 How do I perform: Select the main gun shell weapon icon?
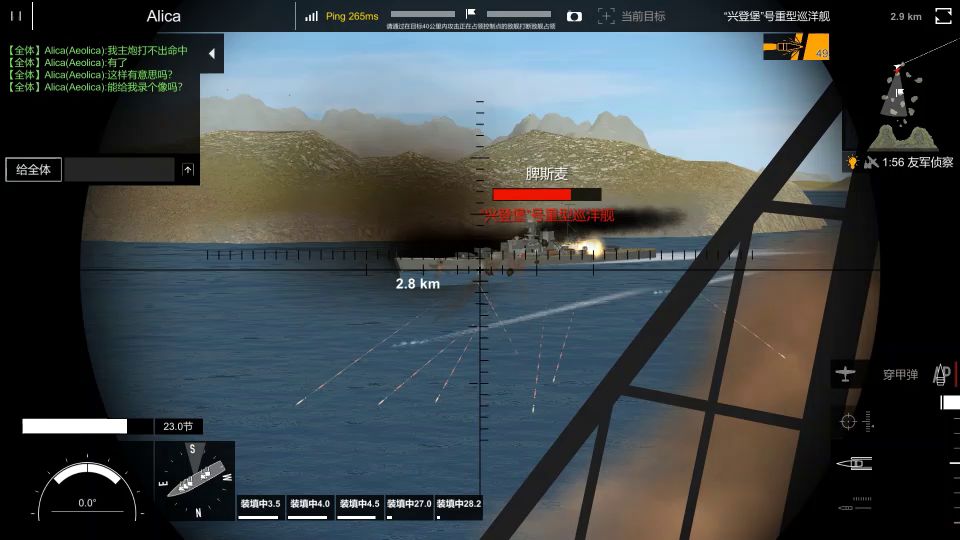coord(859,463)
